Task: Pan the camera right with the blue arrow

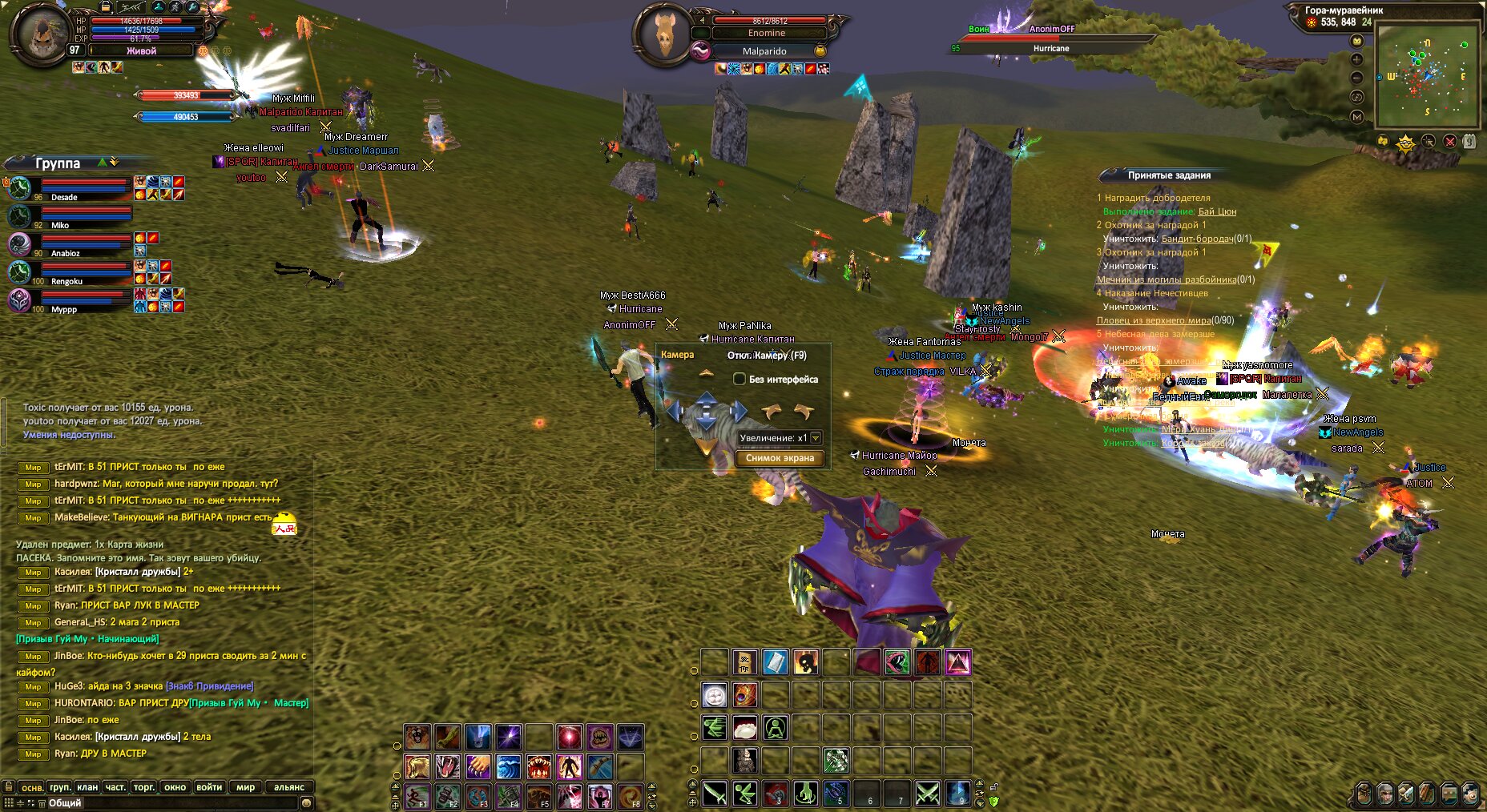Action: pos(738,411)
